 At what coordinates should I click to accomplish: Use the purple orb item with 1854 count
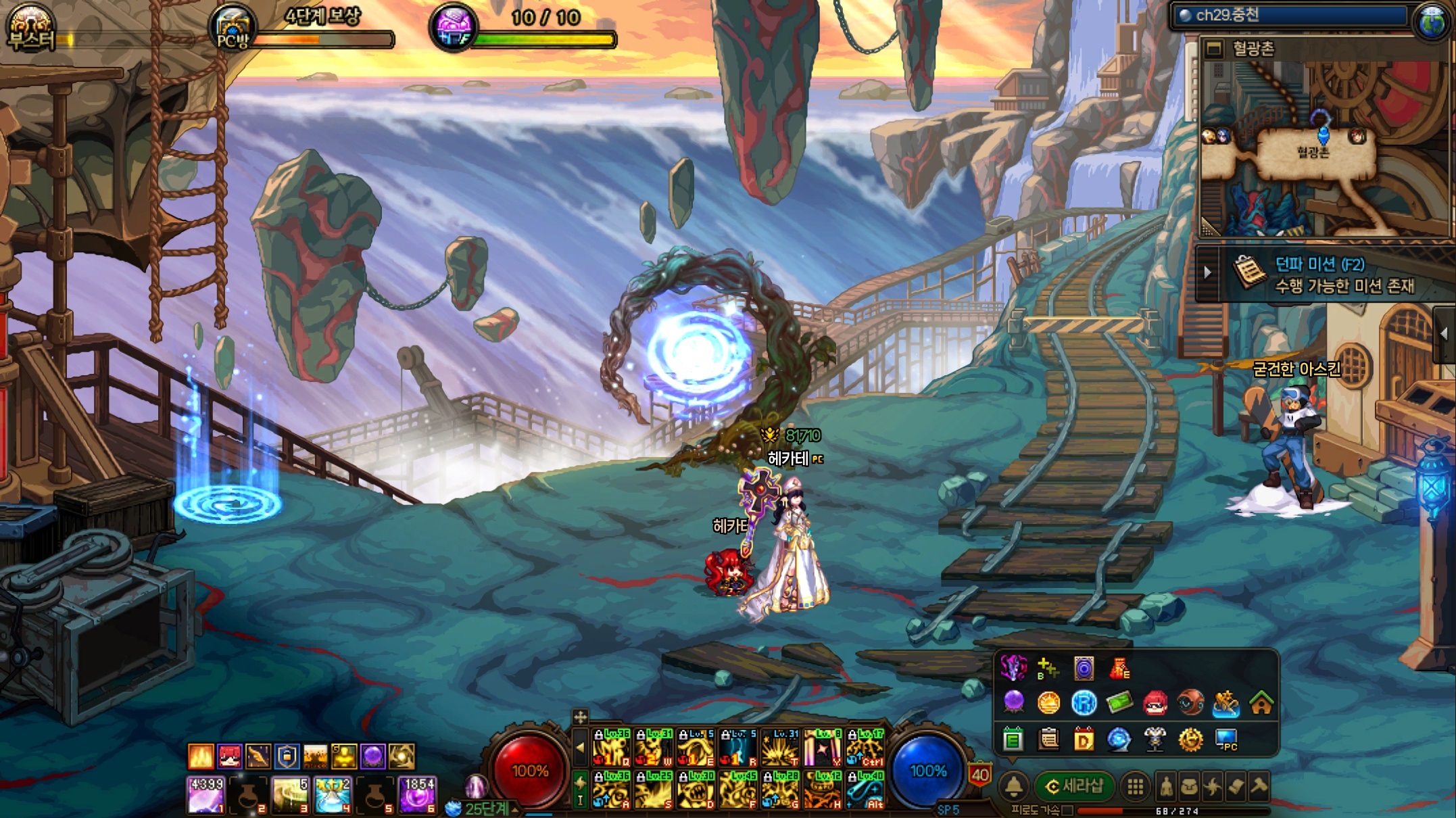(418, 795)
